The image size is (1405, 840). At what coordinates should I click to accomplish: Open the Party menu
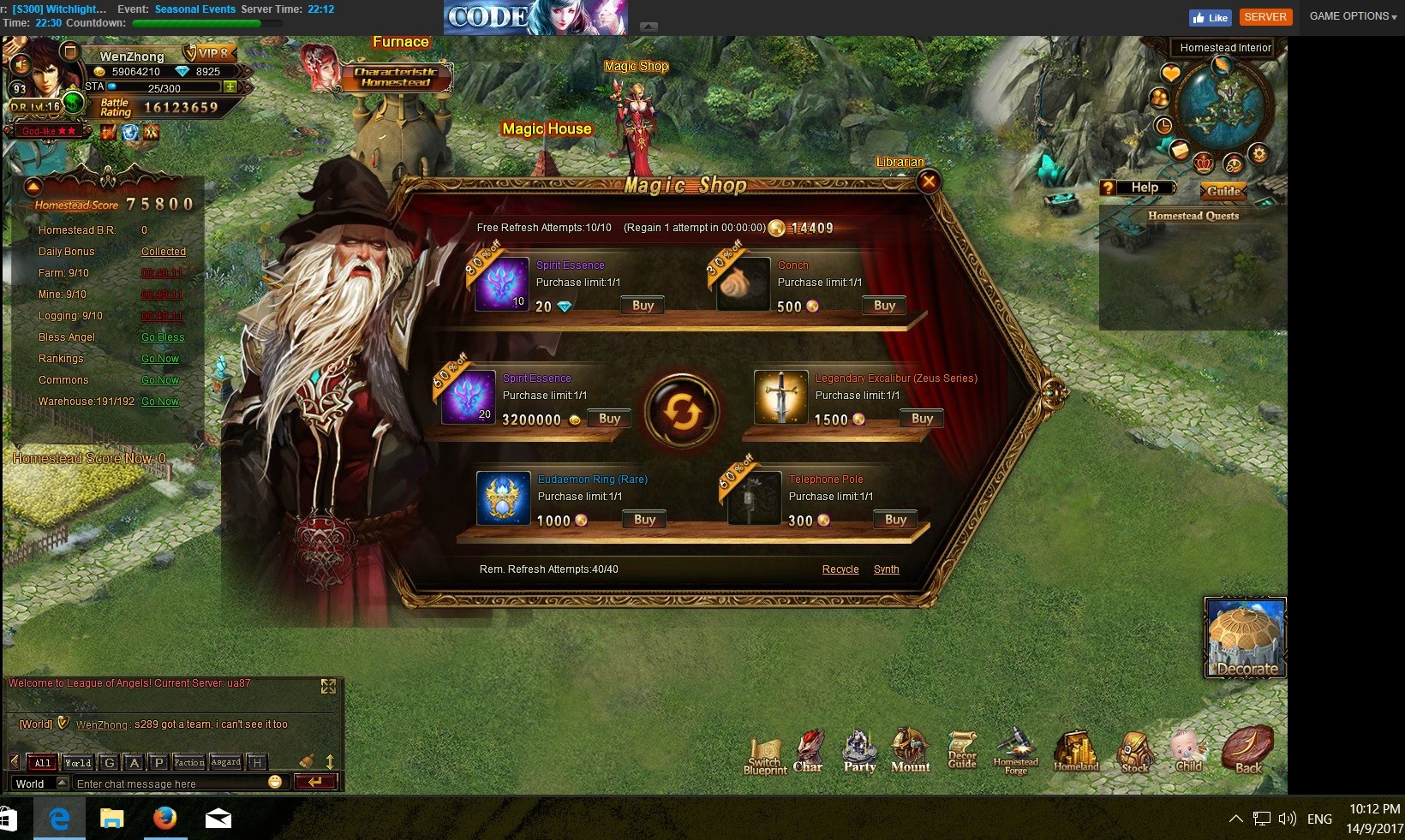[859, 751]
